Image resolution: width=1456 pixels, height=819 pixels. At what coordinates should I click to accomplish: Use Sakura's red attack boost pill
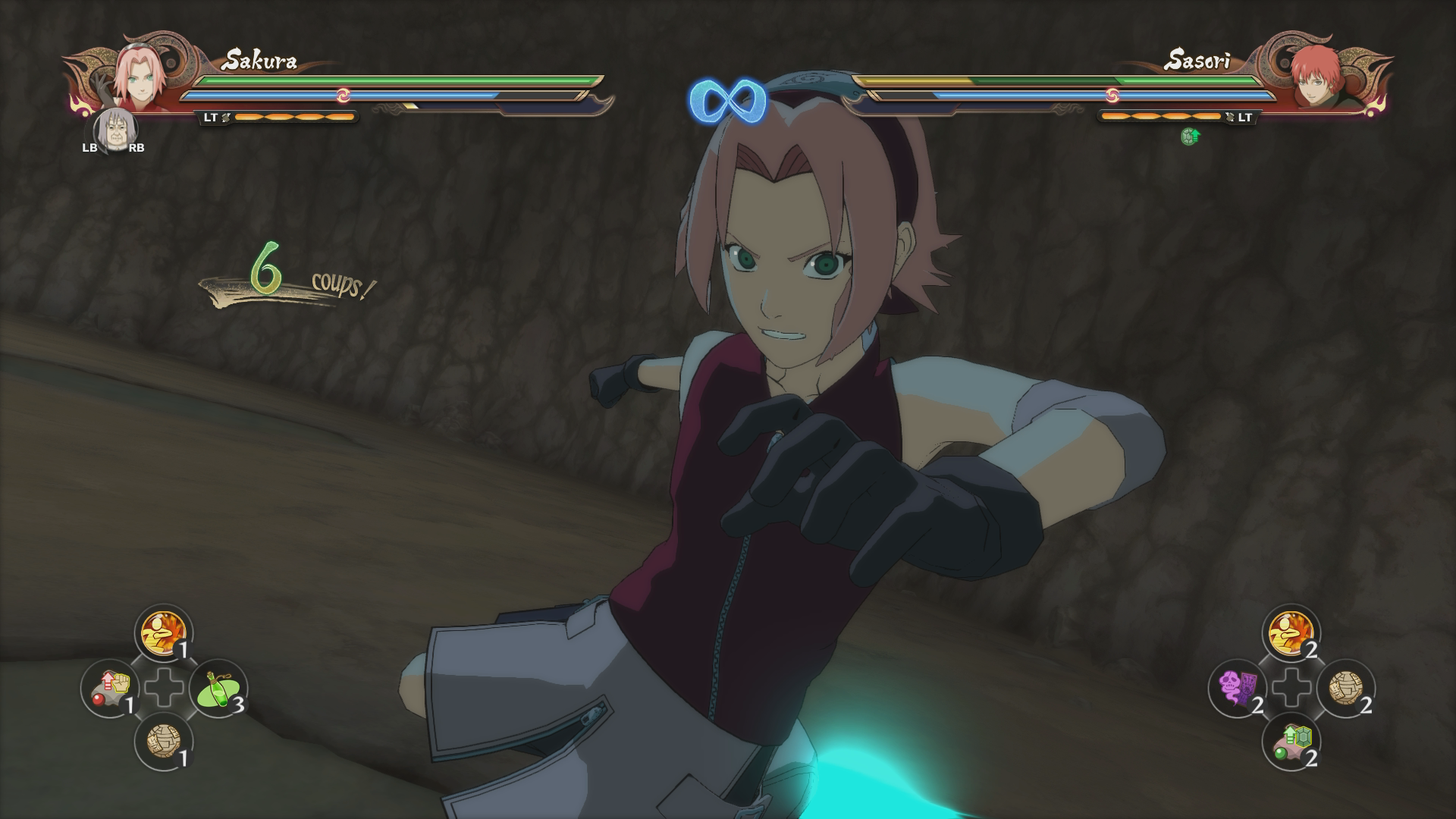click(x=110, y=688)
